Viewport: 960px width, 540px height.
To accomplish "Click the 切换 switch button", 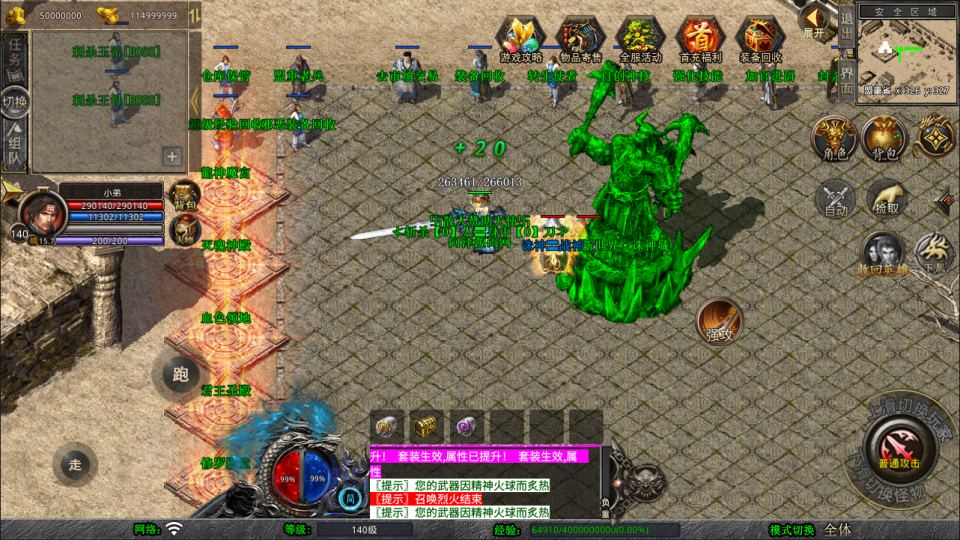I will (14, 101).
